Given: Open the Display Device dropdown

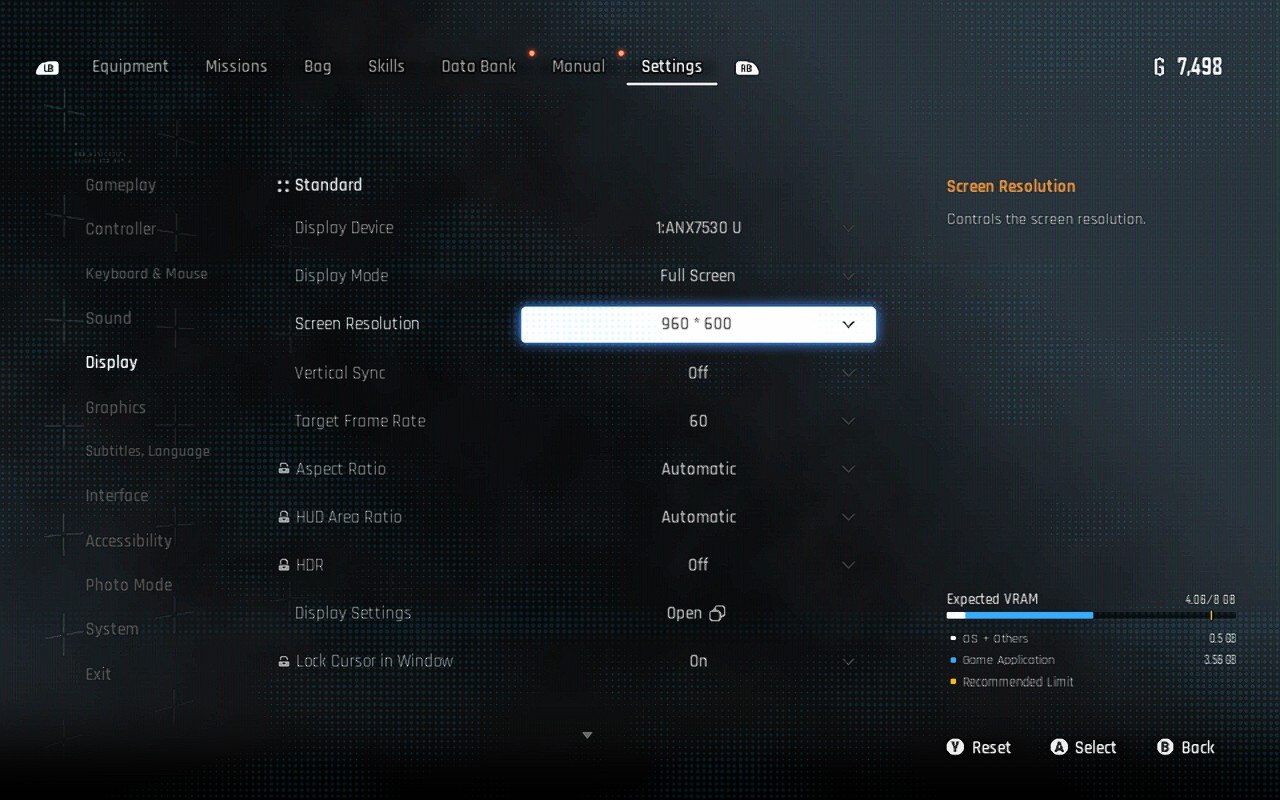Looking at the screenshot, I should [698, 228].
